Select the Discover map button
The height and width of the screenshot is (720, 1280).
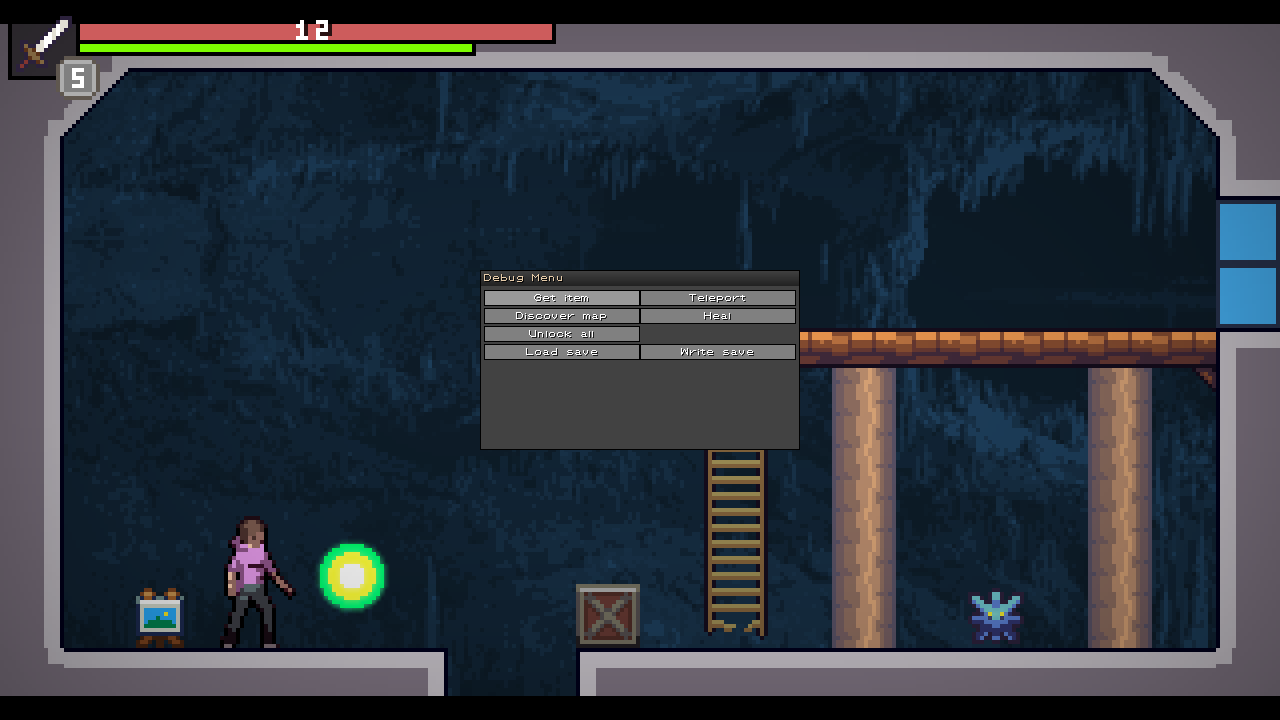point(561,316)
